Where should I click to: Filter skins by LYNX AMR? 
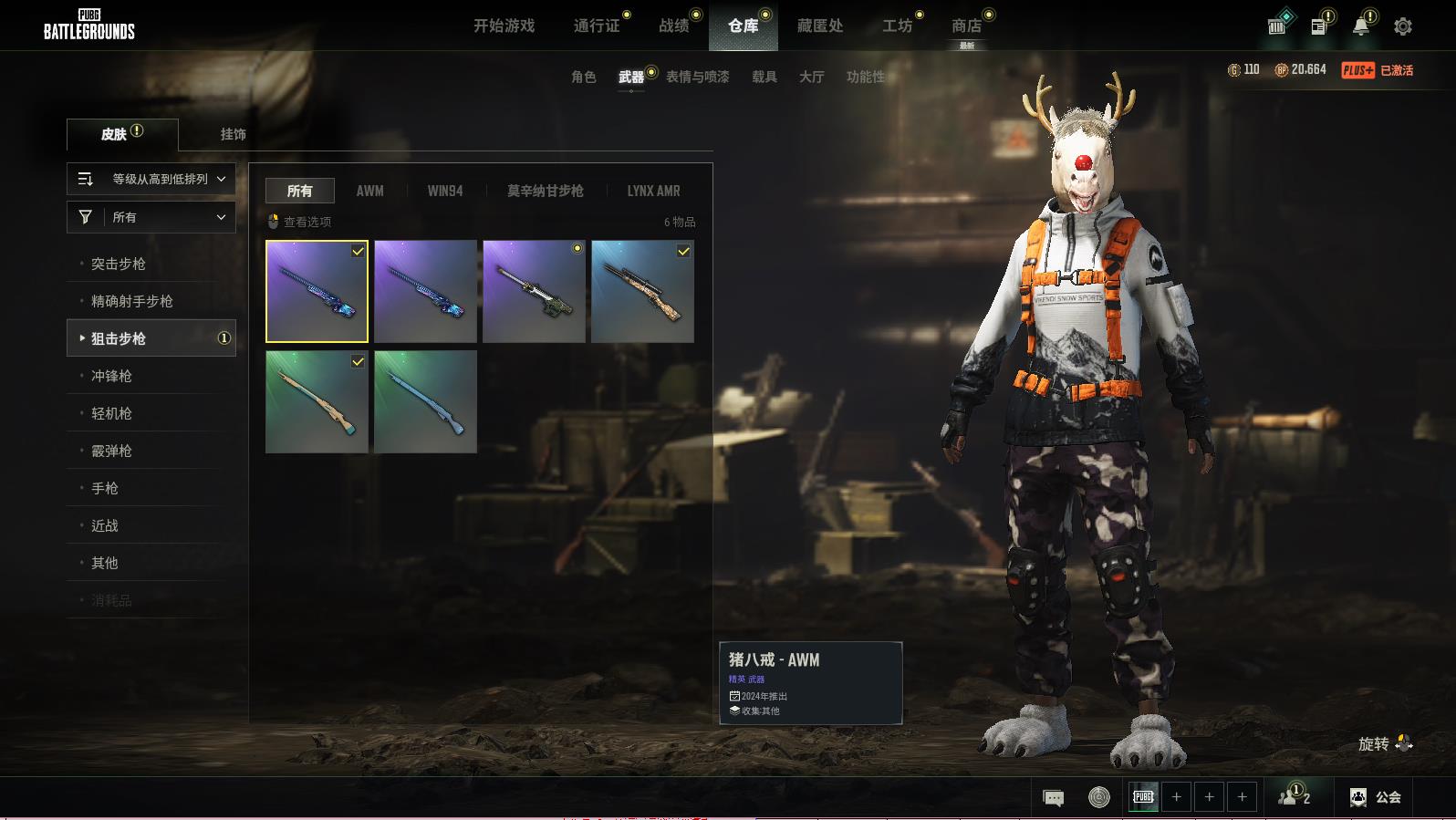click(x=653, y=191)
